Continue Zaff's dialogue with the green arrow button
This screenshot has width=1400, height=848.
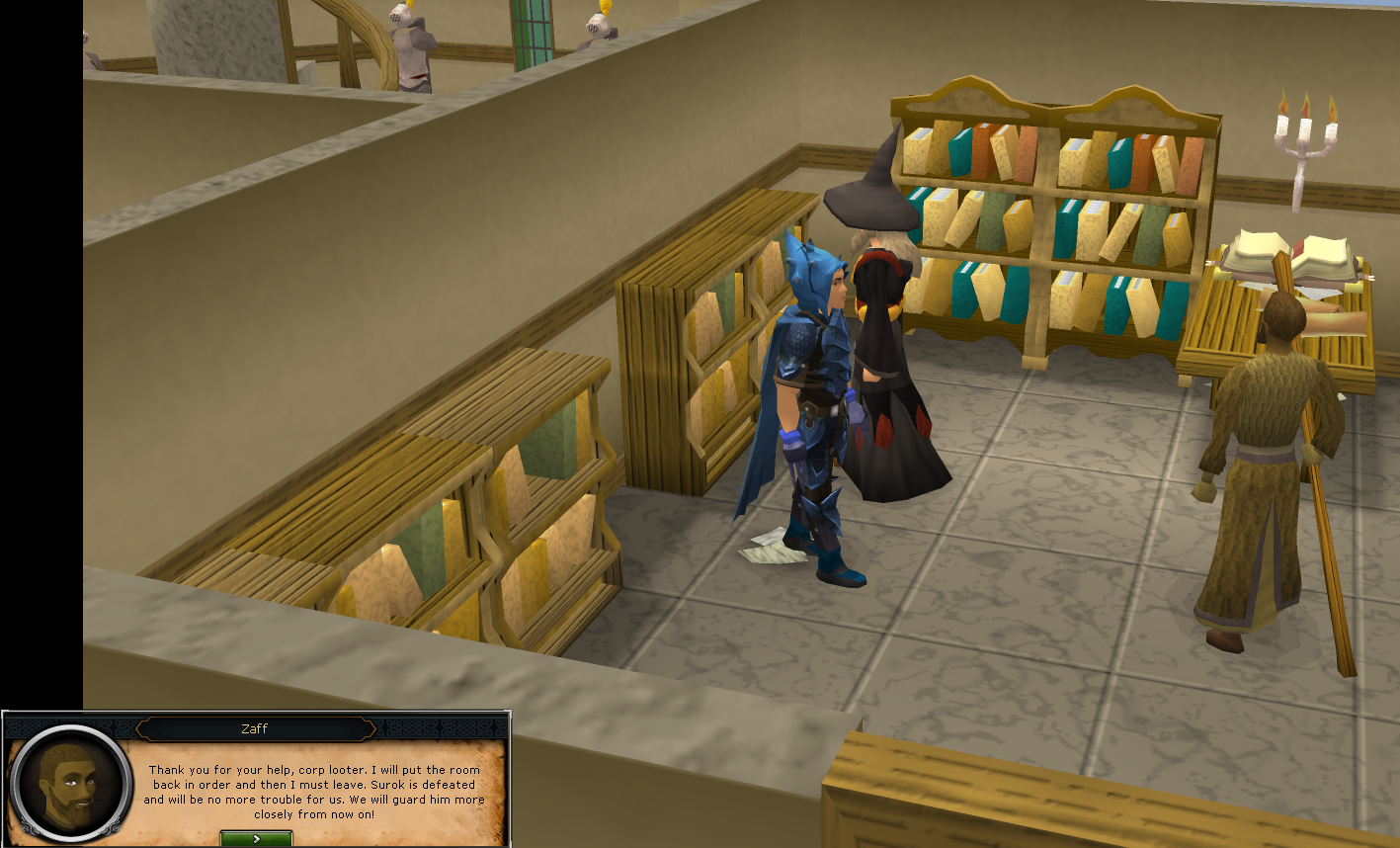click(x=256, y=839)
